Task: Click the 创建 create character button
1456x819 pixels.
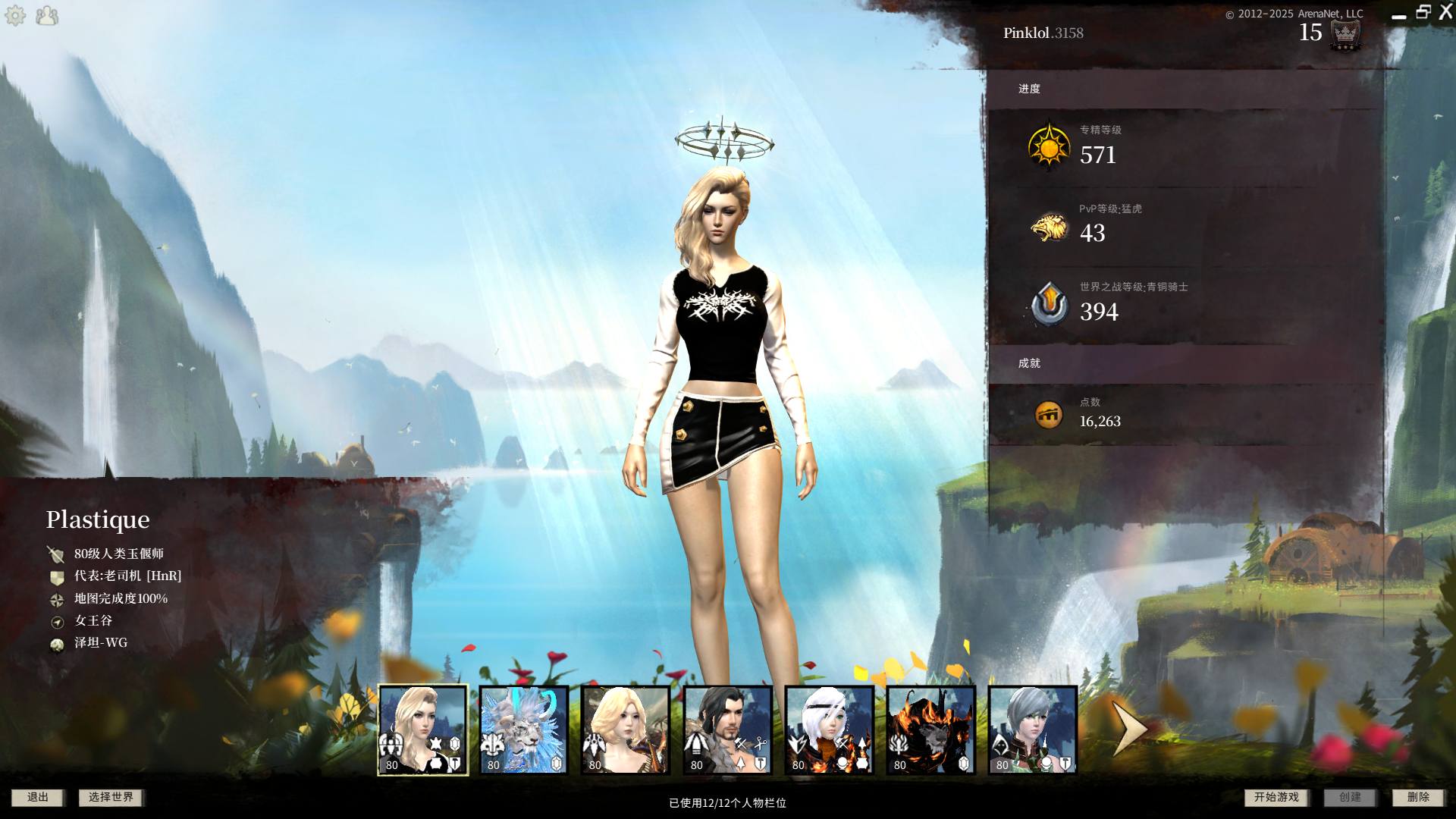Action: point(1350,797)
